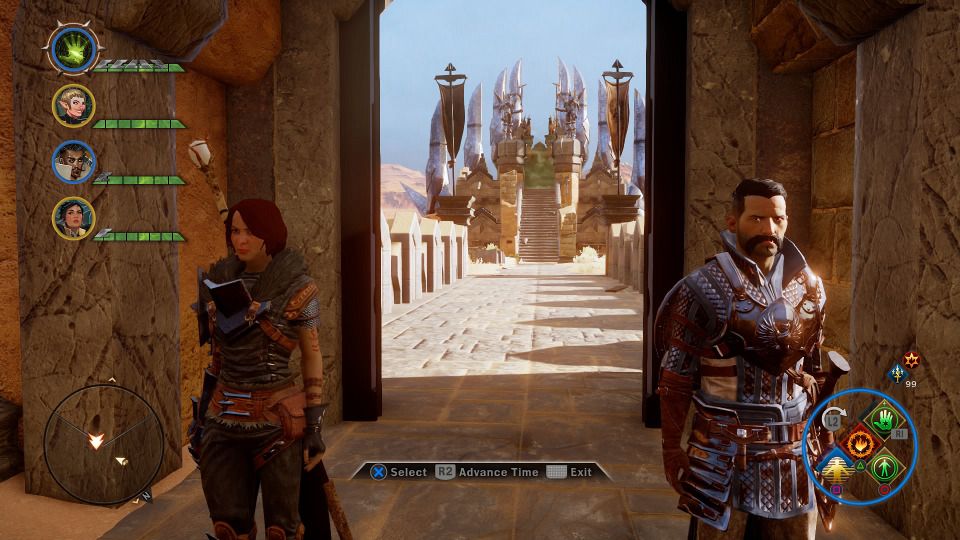Click the red star emblem icon
Screen dimensions: 960x540
[x=911, y=358]
